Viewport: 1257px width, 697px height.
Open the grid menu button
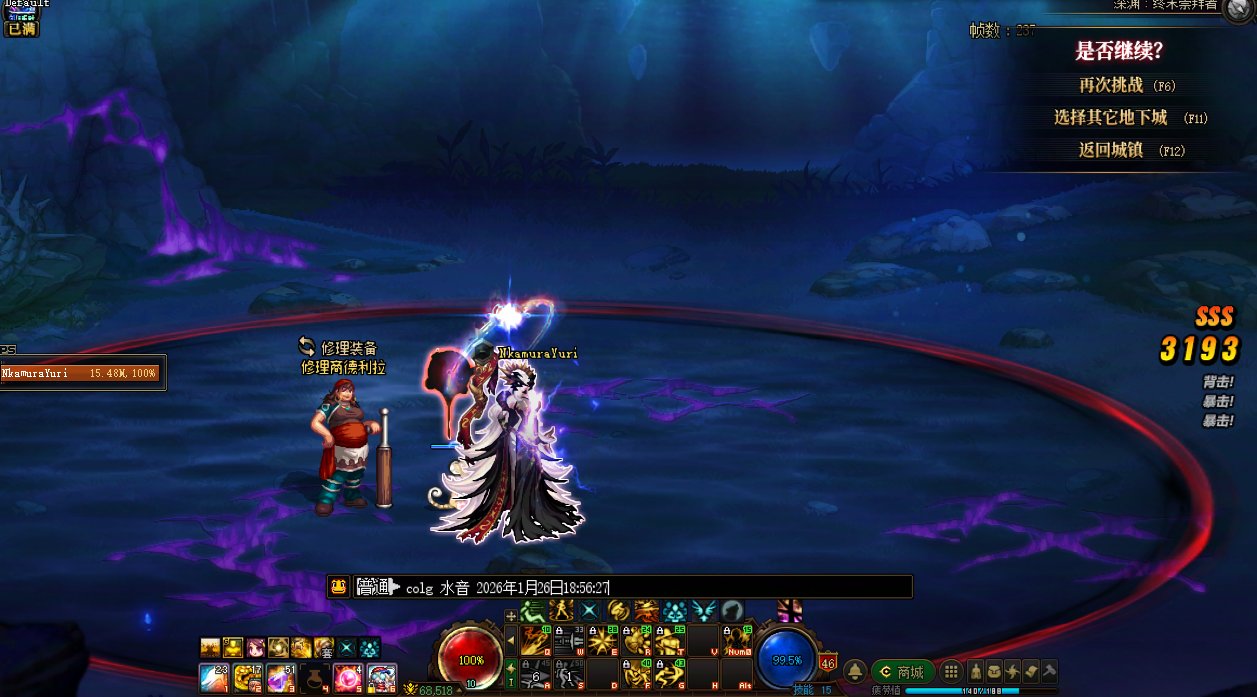click(951, 672)
